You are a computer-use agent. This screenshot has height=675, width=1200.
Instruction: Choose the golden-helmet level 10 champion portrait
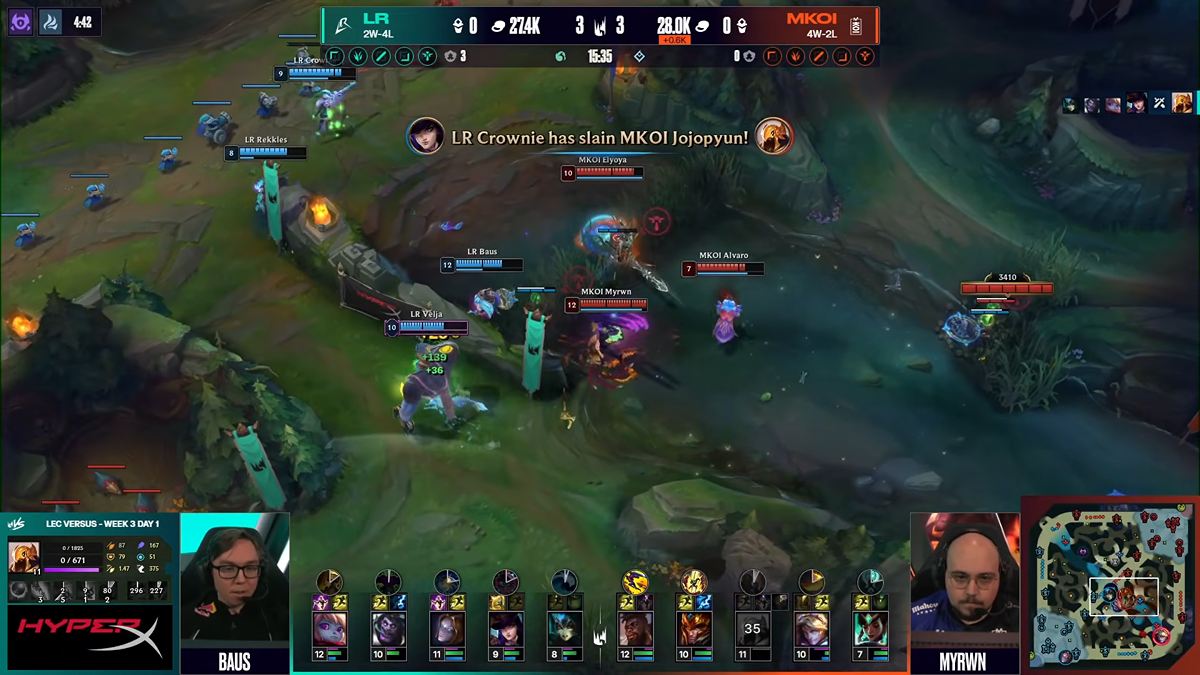(693, 629)
